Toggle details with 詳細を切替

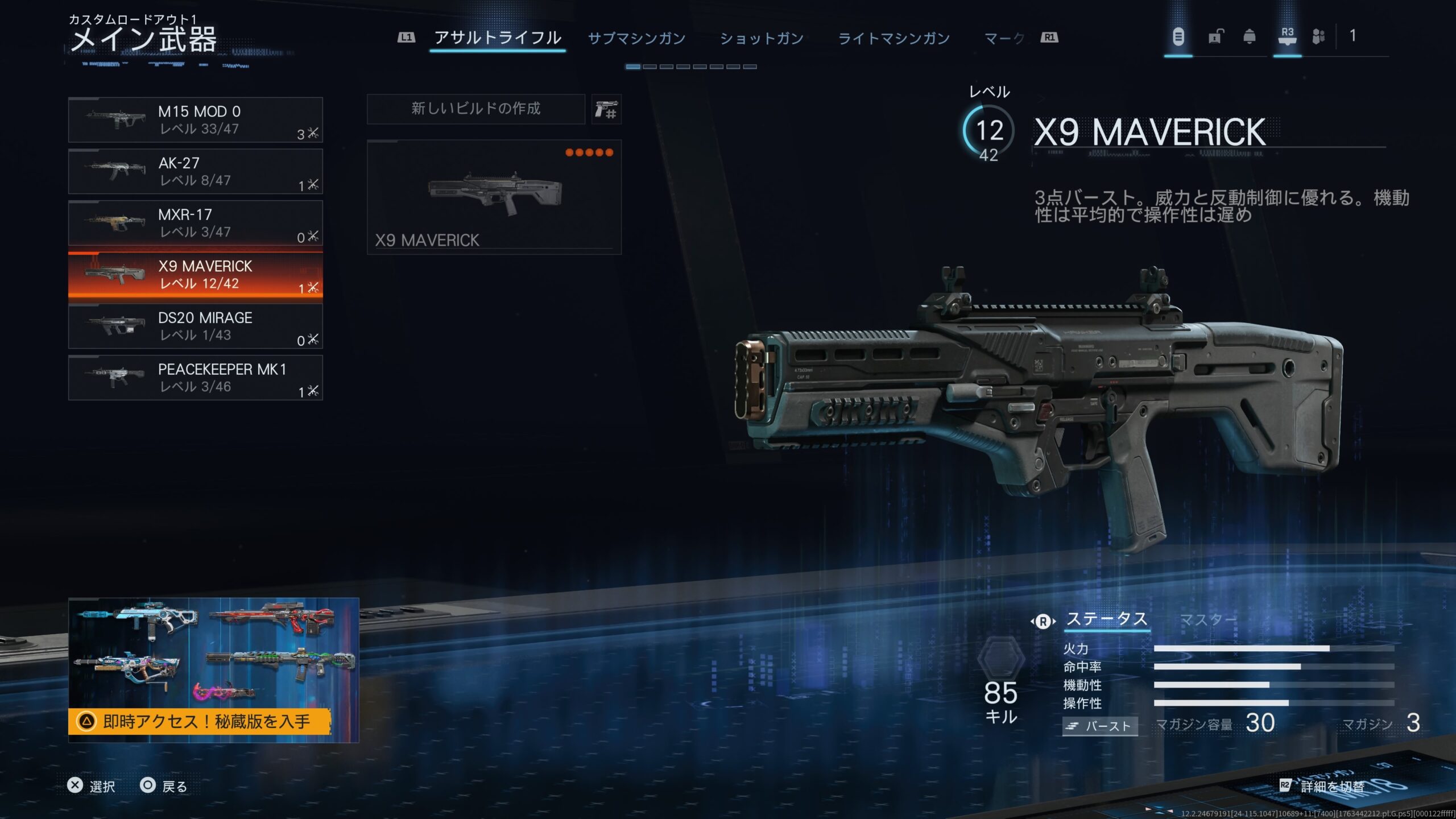pyautogui.click(x=1332, y=787)
